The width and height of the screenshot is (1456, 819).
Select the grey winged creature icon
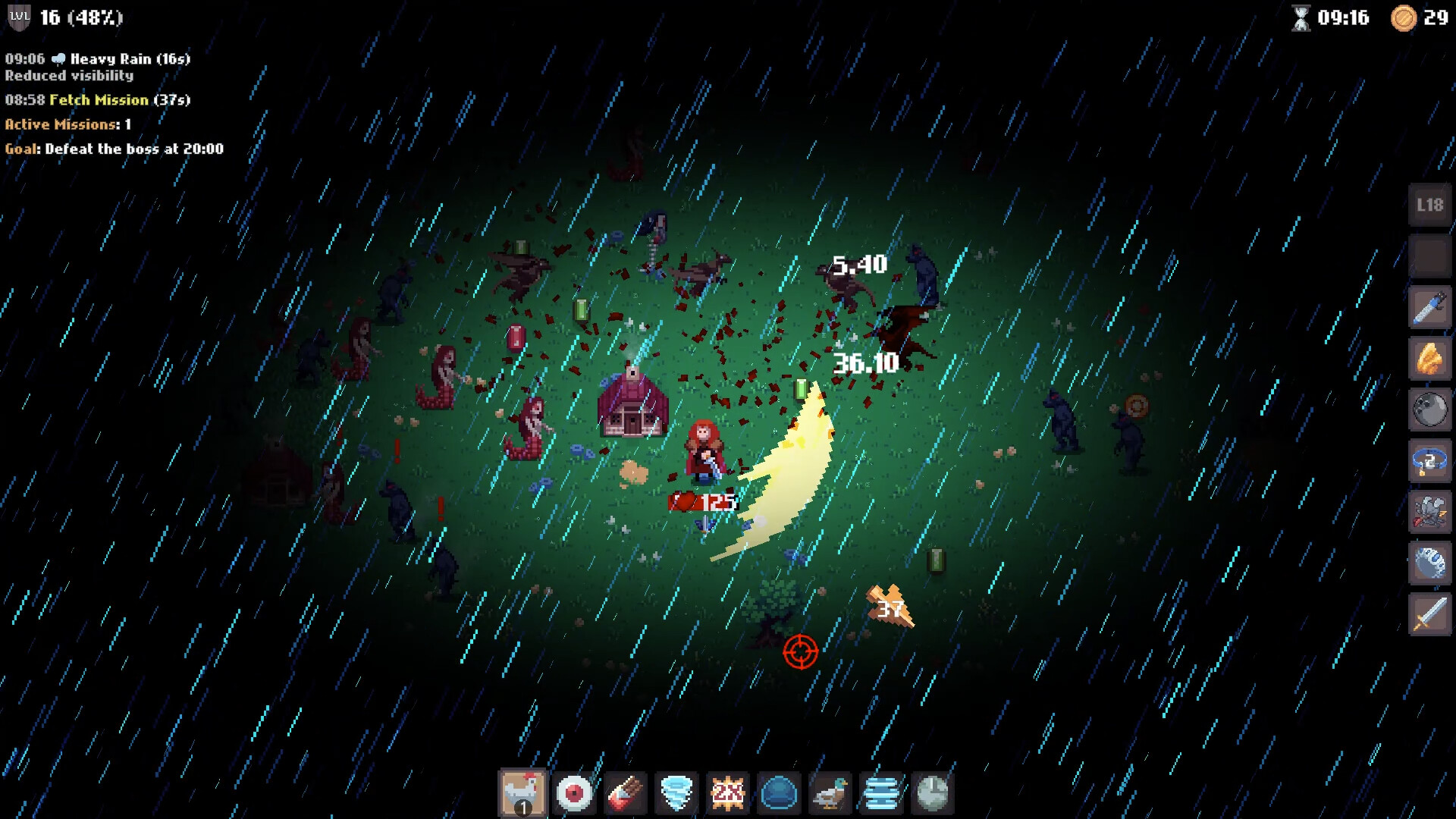[x=1430, y=512]
